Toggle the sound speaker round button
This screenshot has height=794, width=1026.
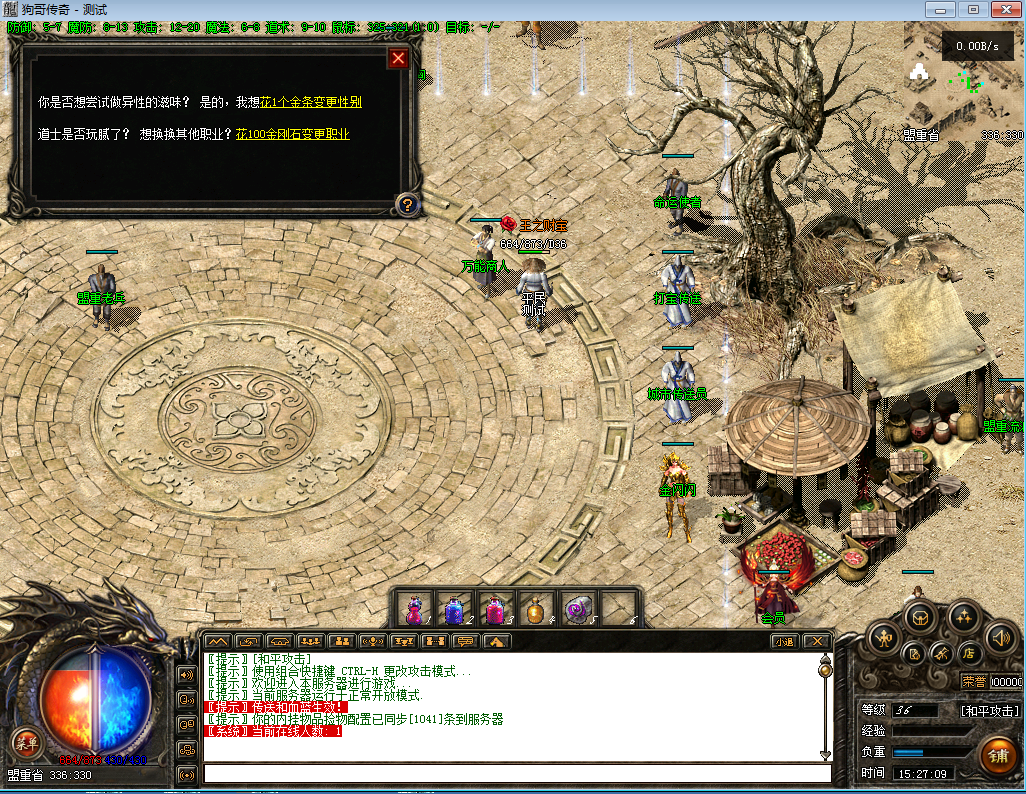(x=1000, y=636)
